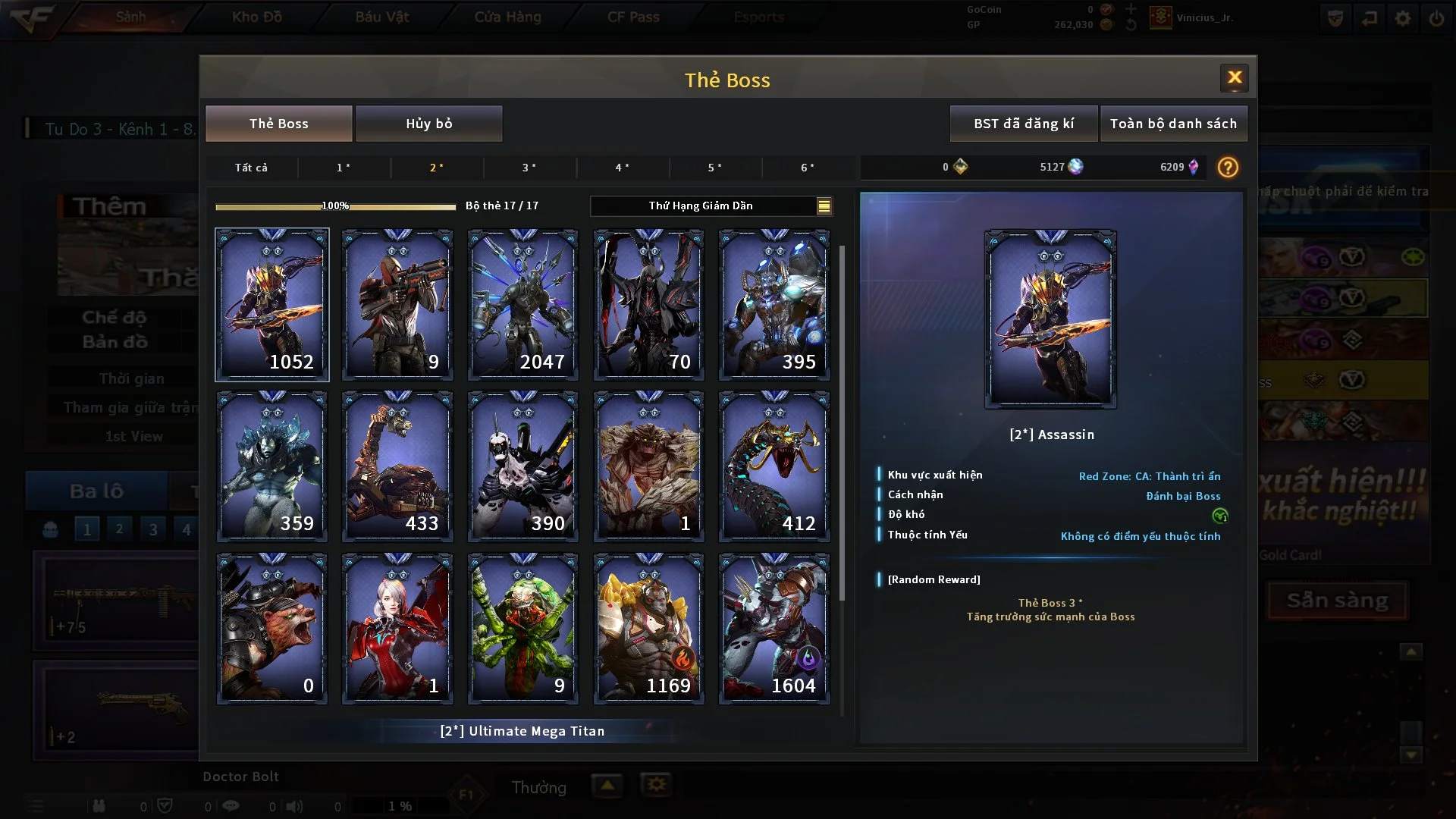Open the Thứ Hạng Giảm Dần sort dropdown

click(x=711, y=206)
